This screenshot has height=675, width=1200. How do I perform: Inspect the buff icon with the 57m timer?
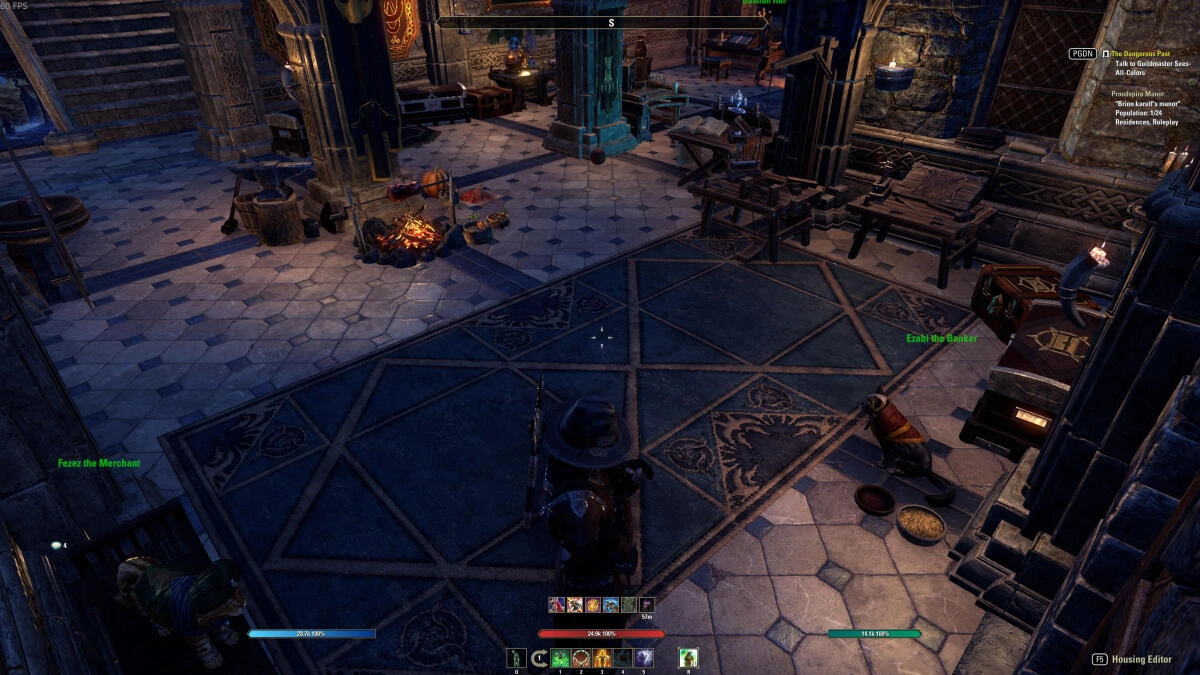(x=647, y=605)
